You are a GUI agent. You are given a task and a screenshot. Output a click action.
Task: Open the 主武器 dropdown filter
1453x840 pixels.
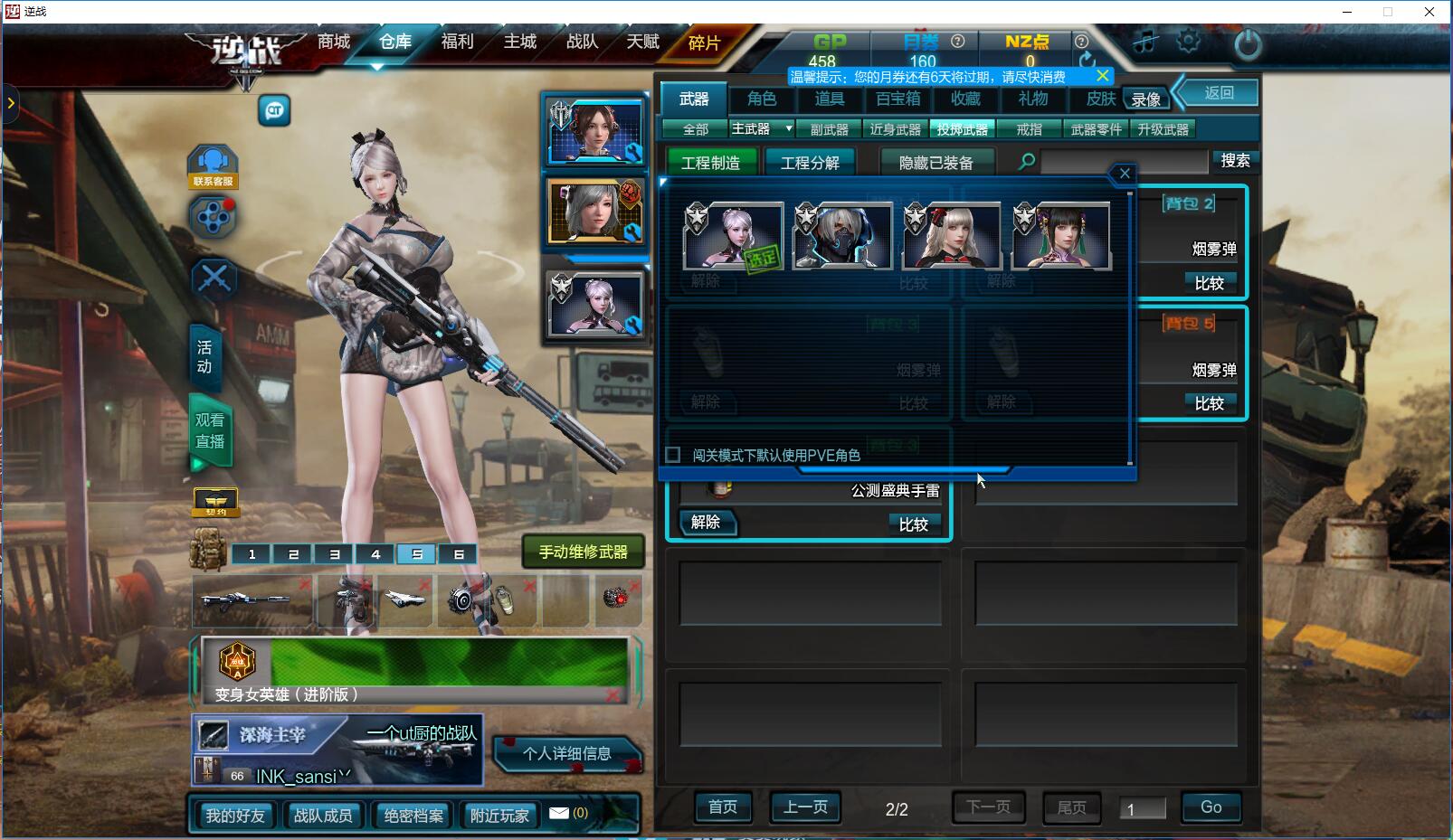(789, 129)
